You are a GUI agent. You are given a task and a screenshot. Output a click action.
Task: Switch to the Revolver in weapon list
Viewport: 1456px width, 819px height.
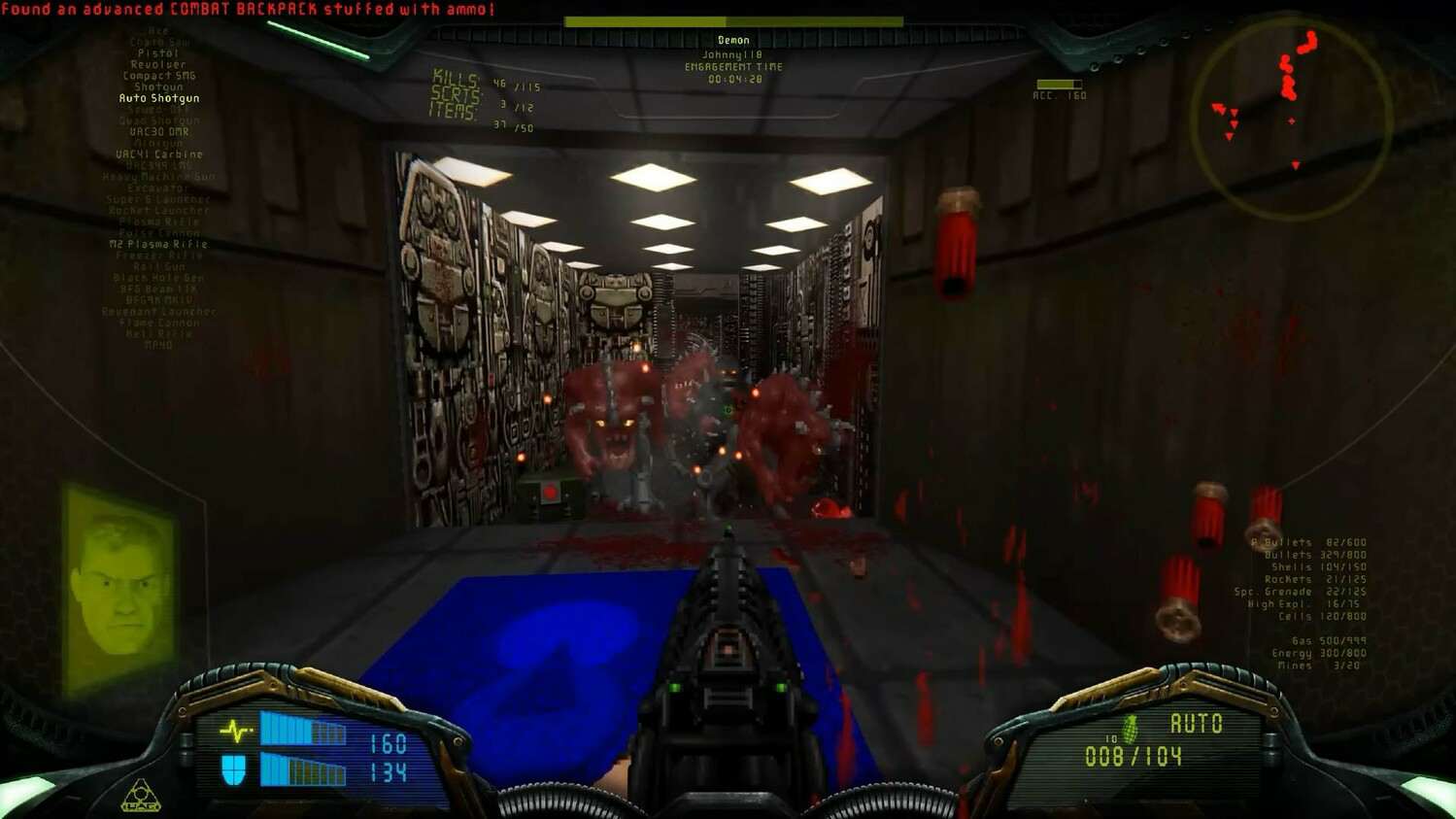pyautogui.click(x=158, y=64)
